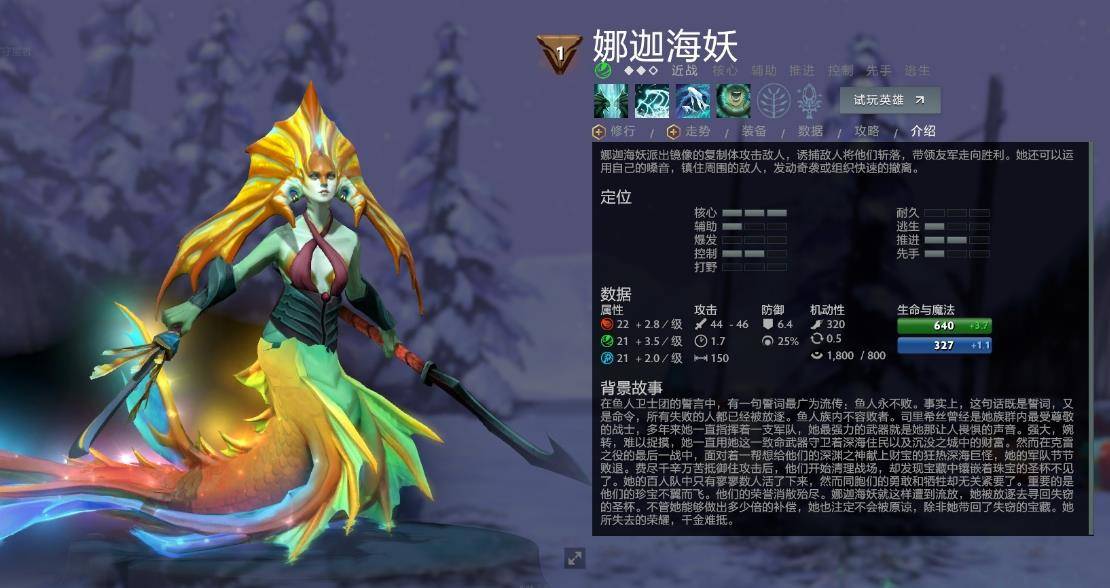Viewport: 1110px width, 588px height.
Task: Click the hero level badge showing 1
Action: tap(560, 52)
